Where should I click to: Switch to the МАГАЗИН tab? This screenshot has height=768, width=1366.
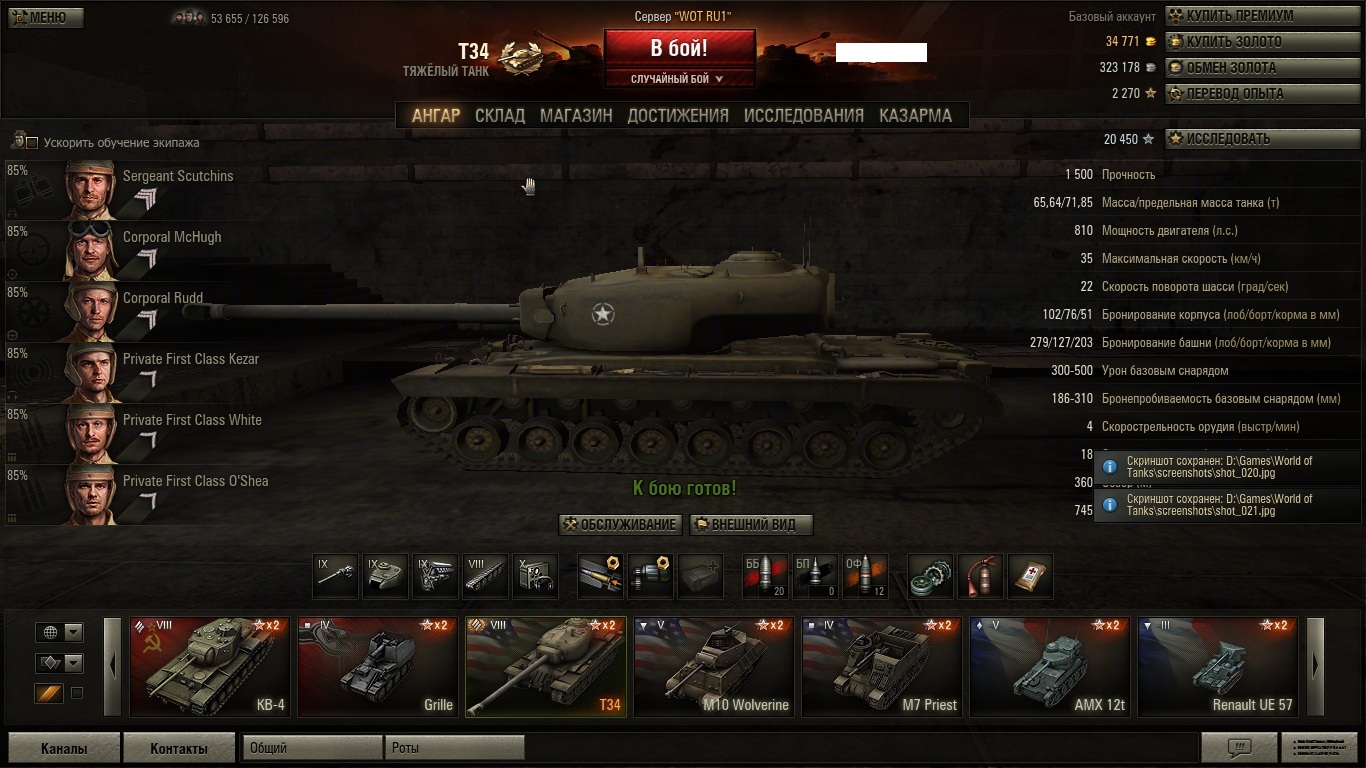click(x=576, y=115)
